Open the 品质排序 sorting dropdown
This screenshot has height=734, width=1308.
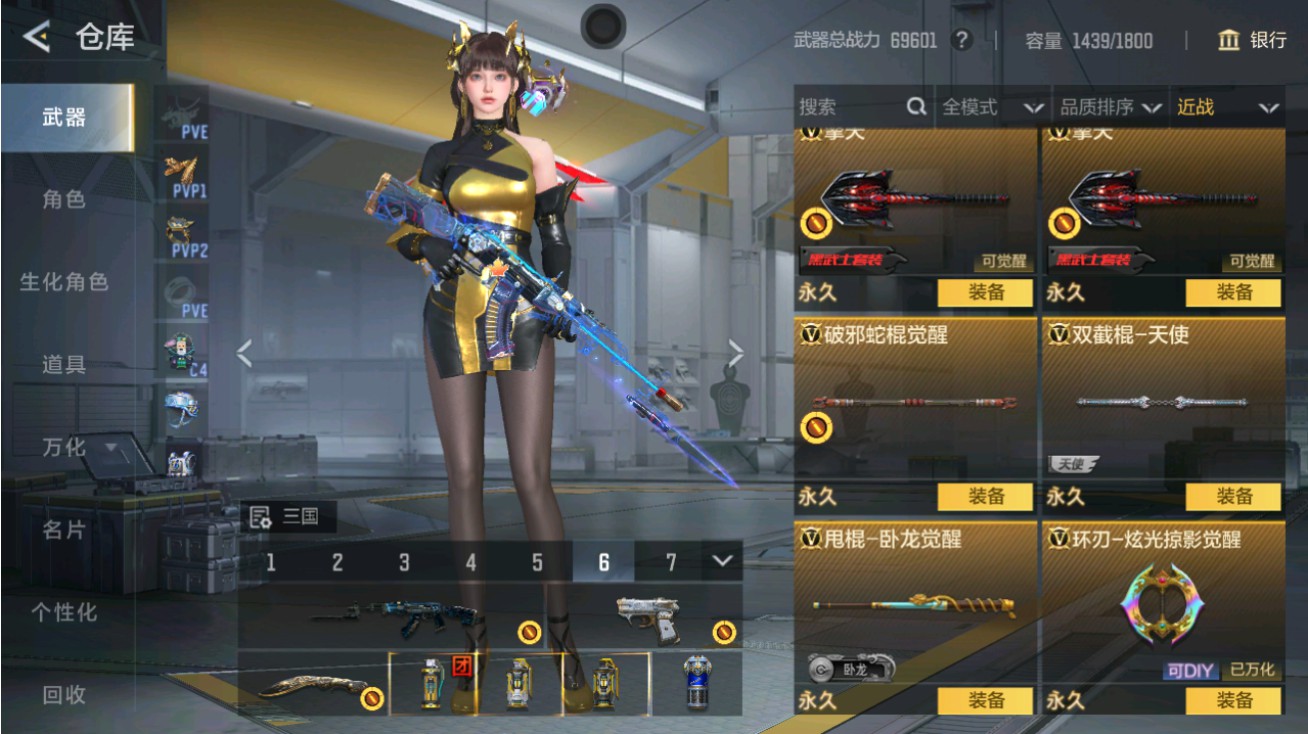pos(1120,107)
